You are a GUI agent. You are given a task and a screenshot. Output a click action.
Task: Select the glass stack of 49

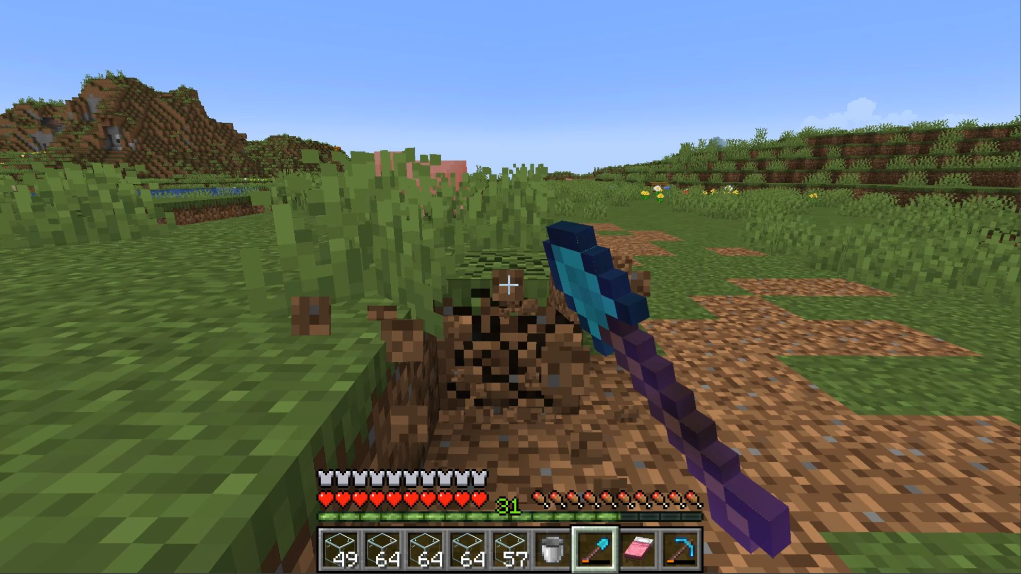click(x=338, y=549)
